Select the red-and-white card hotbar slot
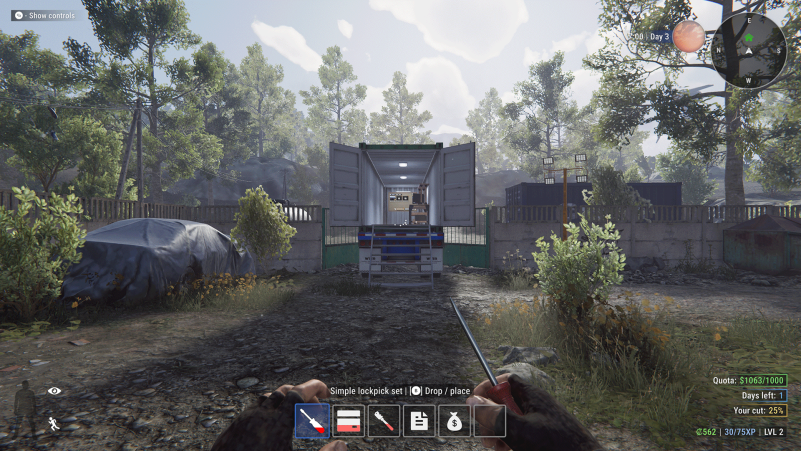The image size is (801, 451). (348, 420)
